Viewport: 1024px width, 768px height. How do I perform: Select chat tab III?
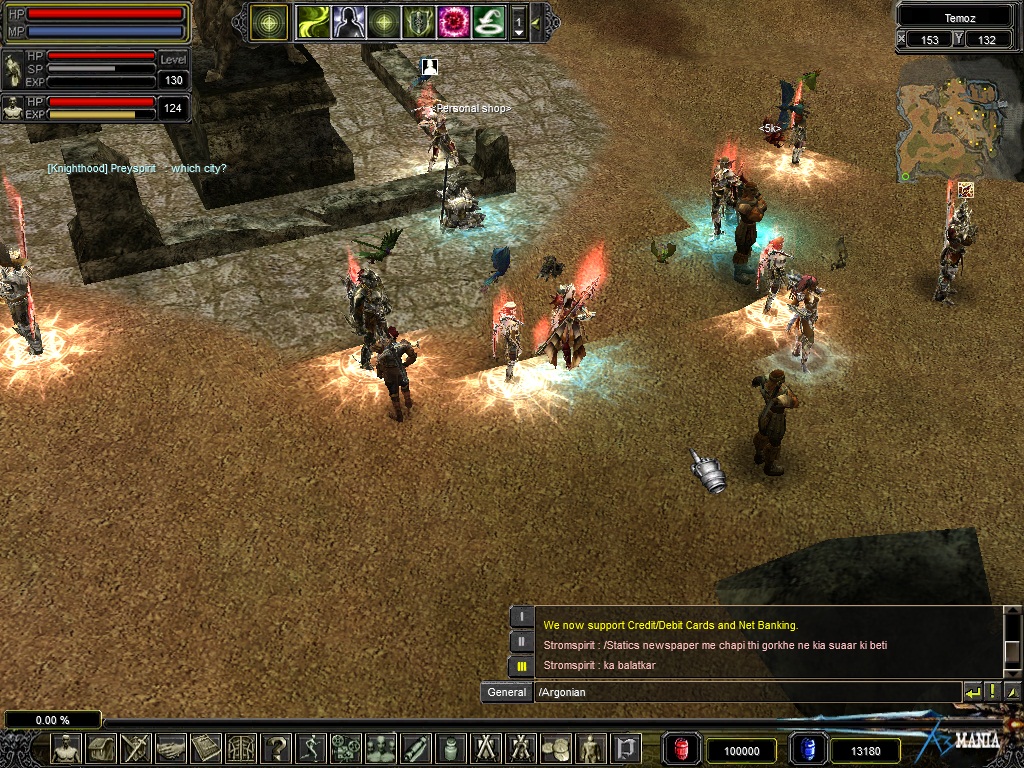(x=521, y=666)
